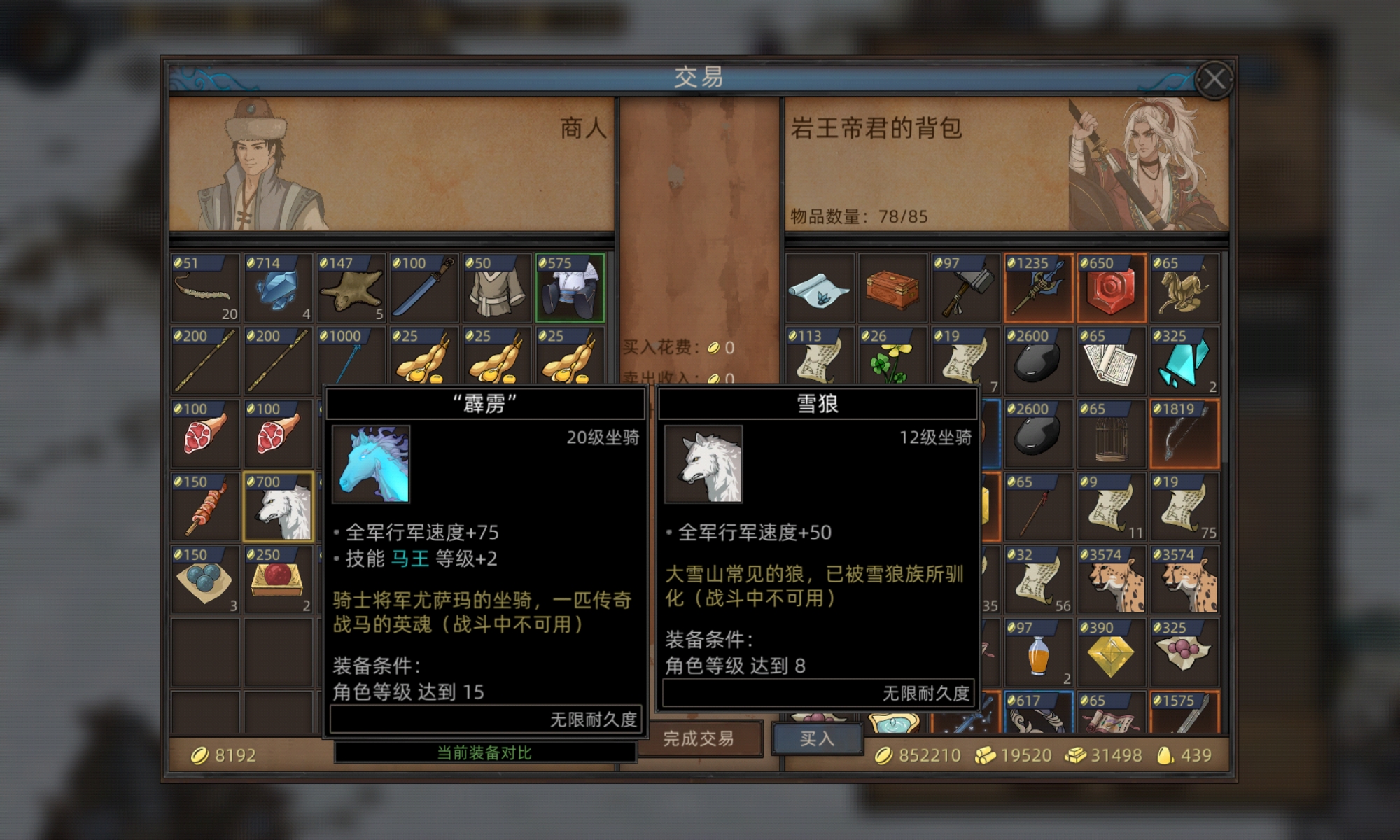Image resolution: width=1400 pixels, height=840 pixels.
Task: Click the gray robe priced 50
Action: tap(498, 287)
